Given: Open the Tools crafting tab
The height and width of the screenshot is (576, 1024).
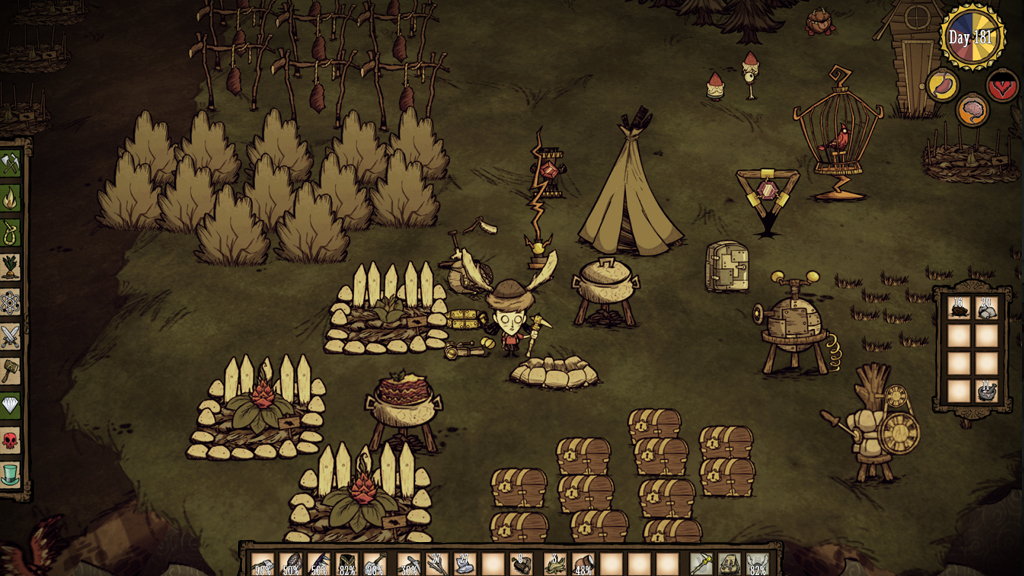Looking at the screenshot, I should (x=11, y=163).
